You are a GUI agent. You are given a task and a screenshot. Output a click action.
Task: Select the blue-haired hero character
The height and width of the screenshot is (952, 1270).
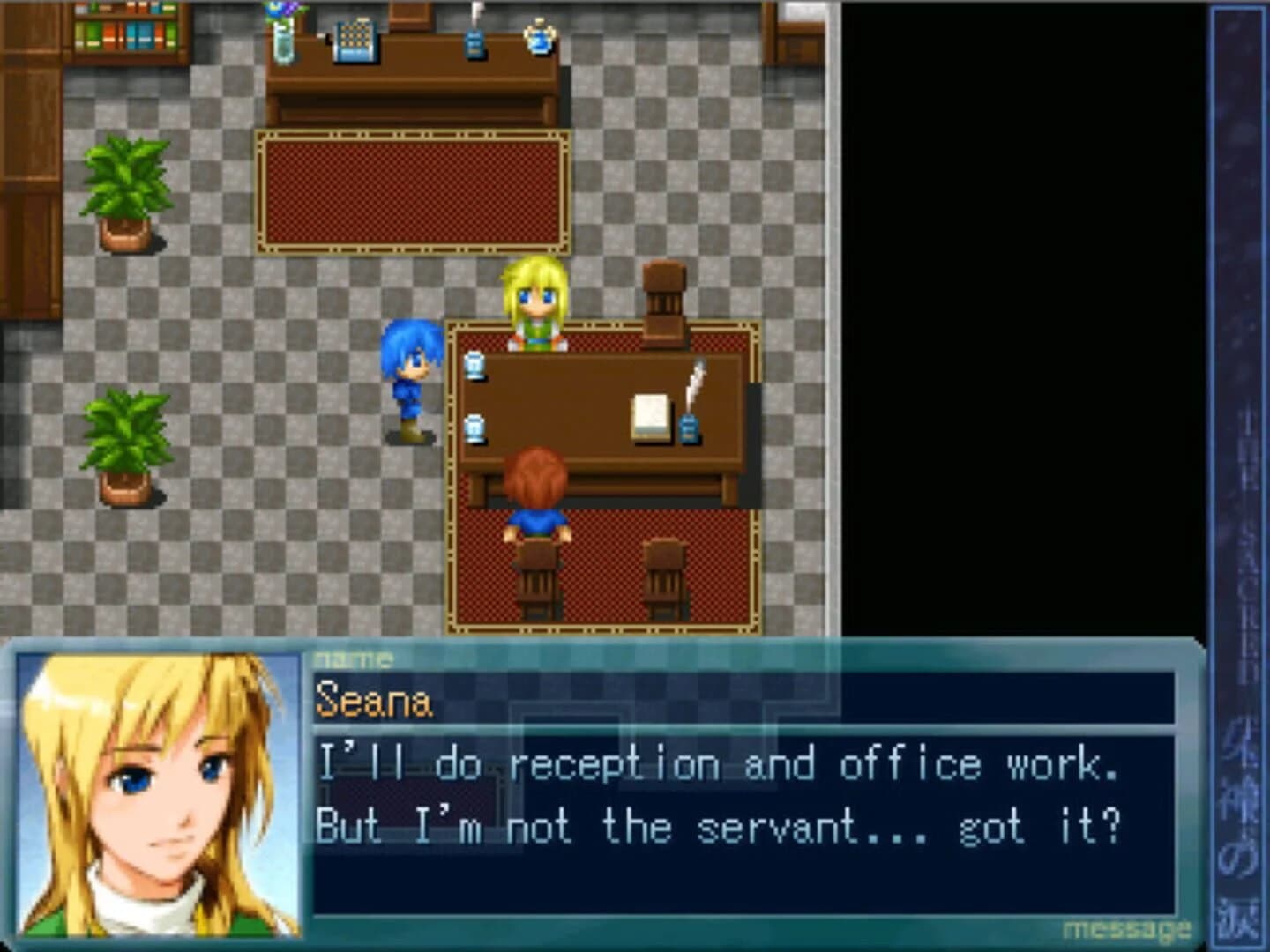tap(410, 375)
